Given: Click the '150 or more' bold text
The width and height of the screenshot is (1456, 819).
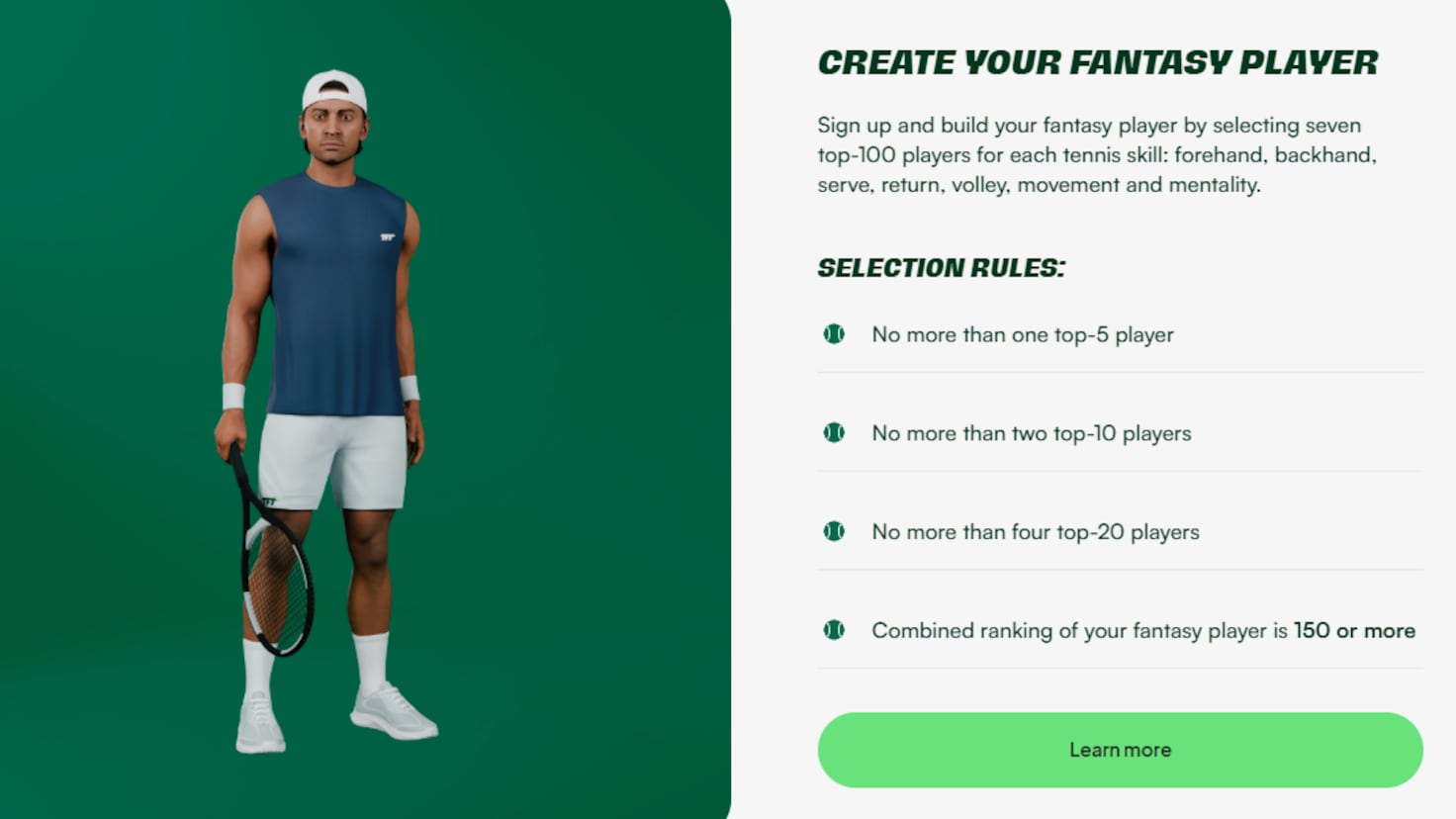Looking at the screenshot, I should click(1355, 630).
